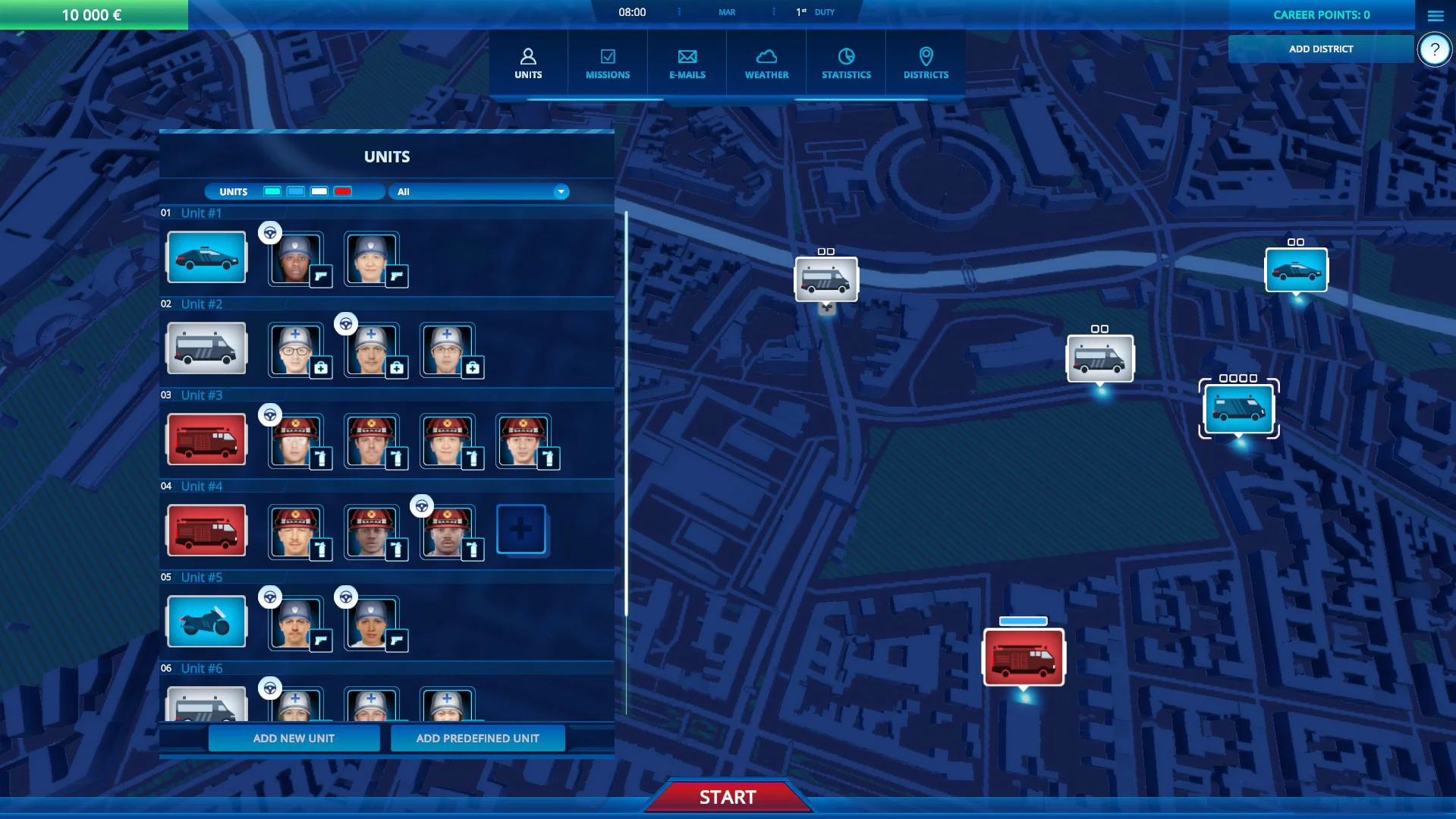The width and height of the screenshot is (1456, 819).
Task: Switch to the Missions tab
Action: click(x=608, y=64)
